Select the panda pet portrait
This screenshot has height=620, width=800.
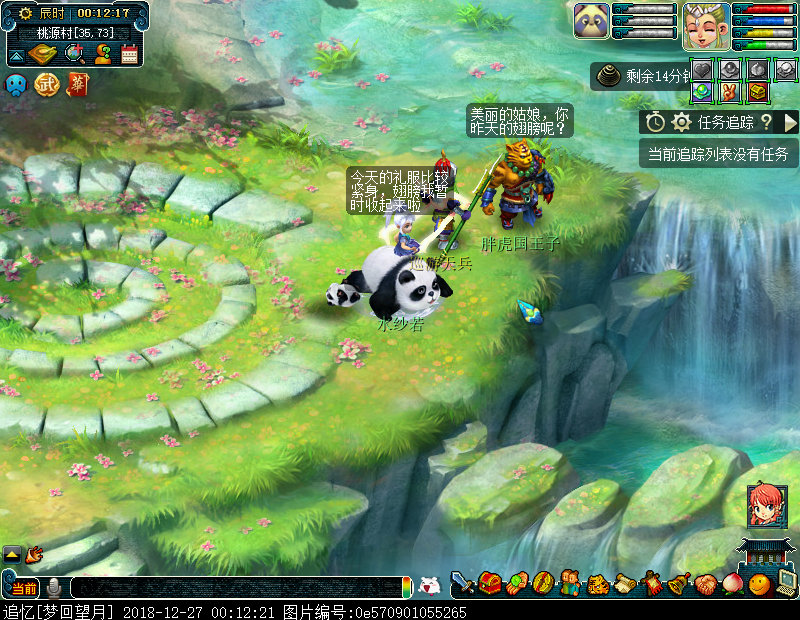pyautogui.click(x=591, y=20)
